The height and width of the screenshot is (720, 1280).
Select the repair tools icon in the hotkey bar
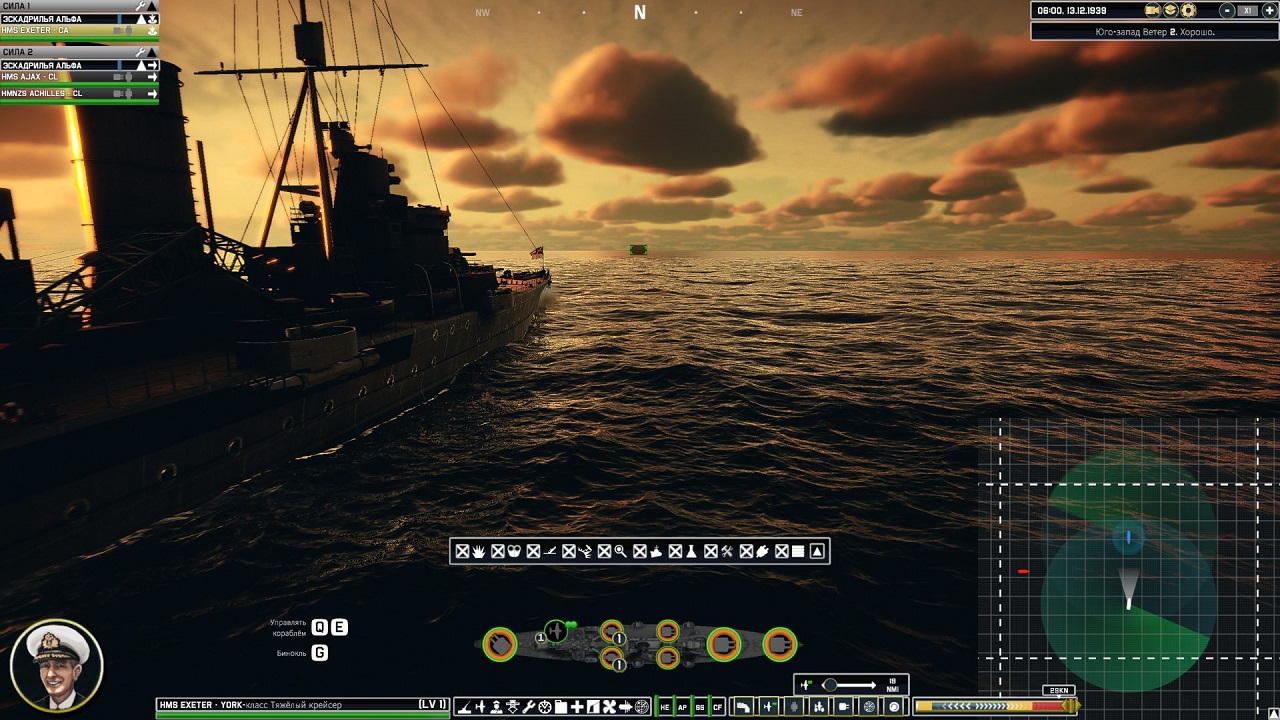point(727,550)
